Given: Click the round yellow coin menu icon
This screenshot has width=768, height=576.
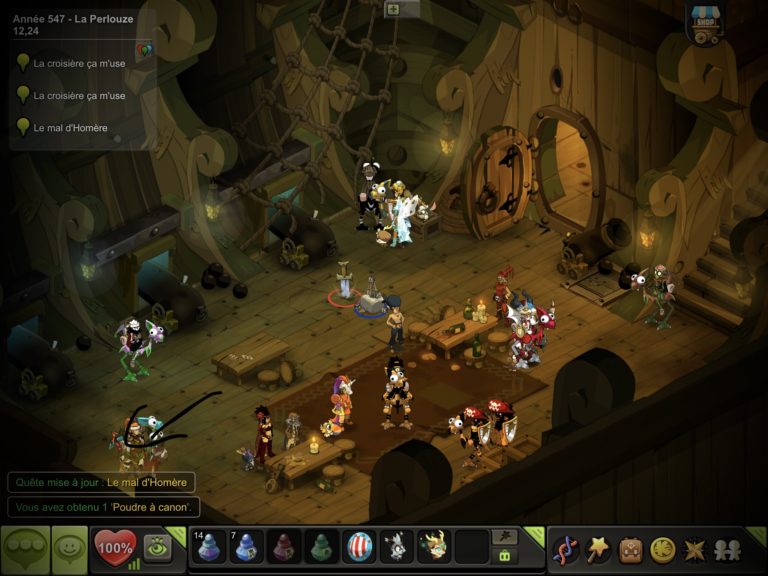Looking at the screenshot, I should tap(662, 549).
